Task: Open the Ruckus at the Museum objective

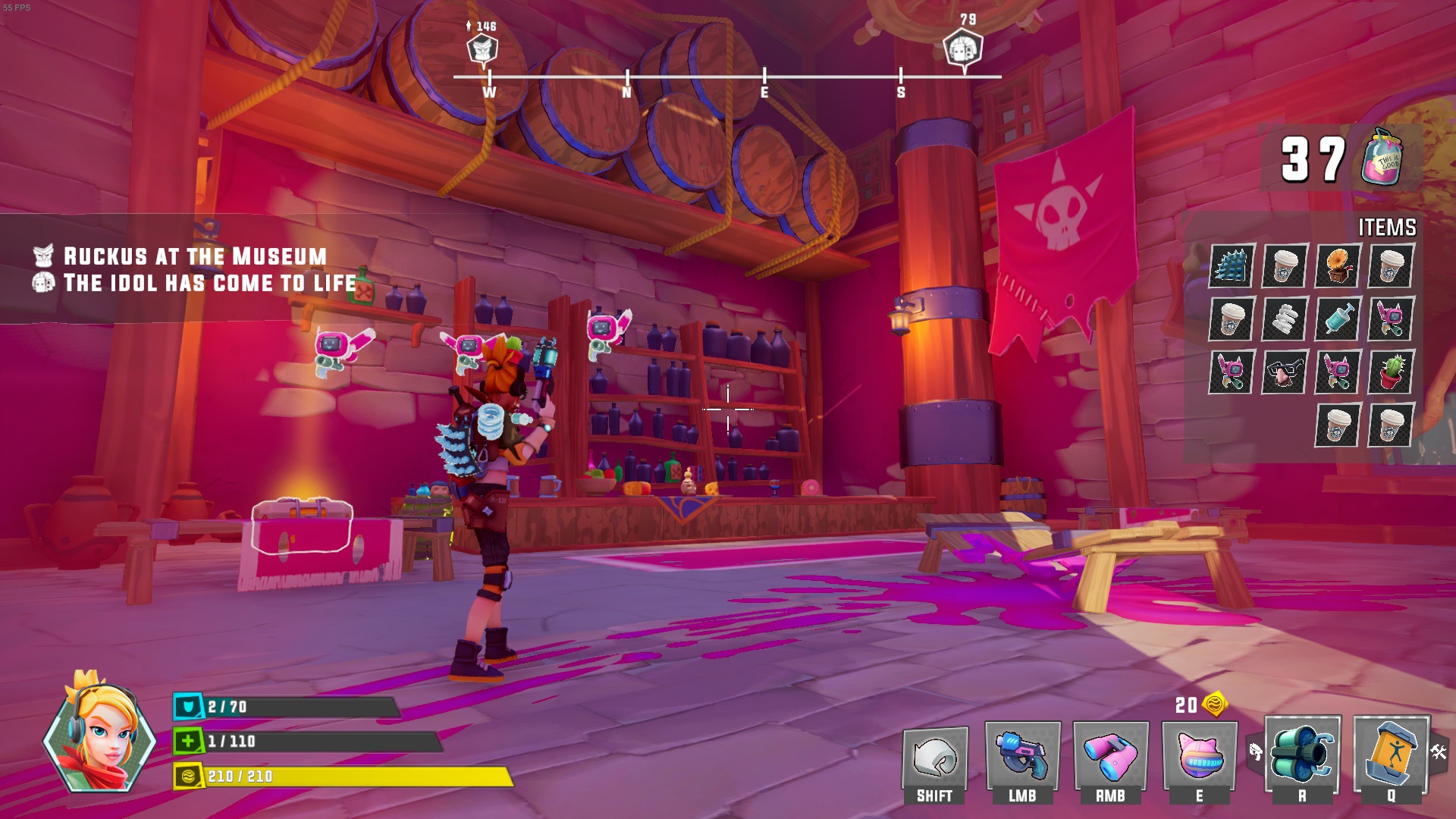Action: (x=195, y=256)
